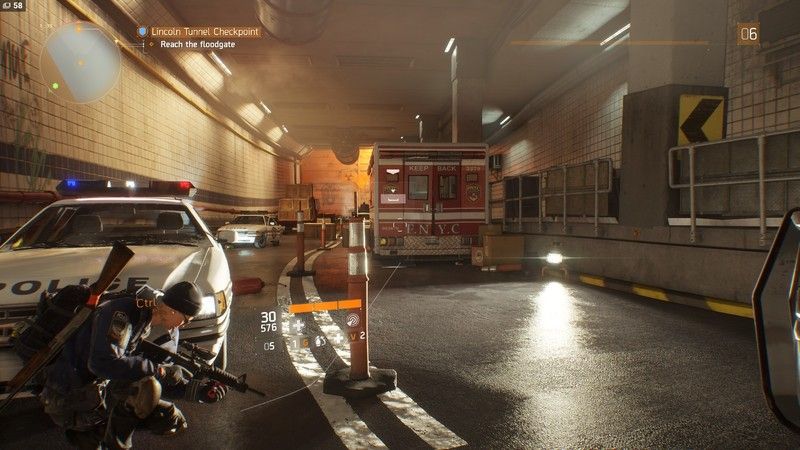Select the grenade icon
Viewport: 800px width, 450px height.
(321, 341)
